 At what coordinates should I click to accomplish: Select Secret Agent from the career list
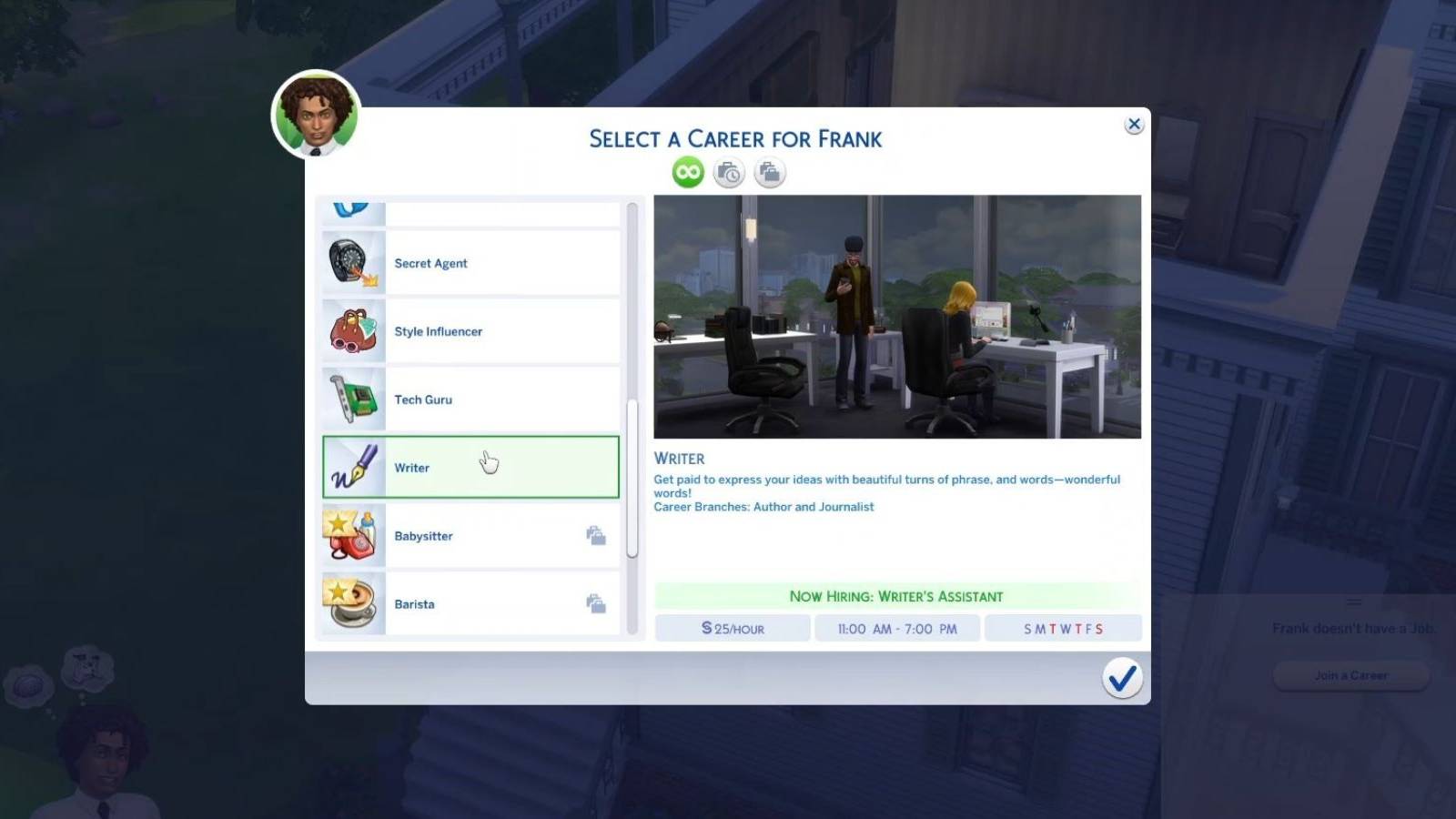pos(470,262)
